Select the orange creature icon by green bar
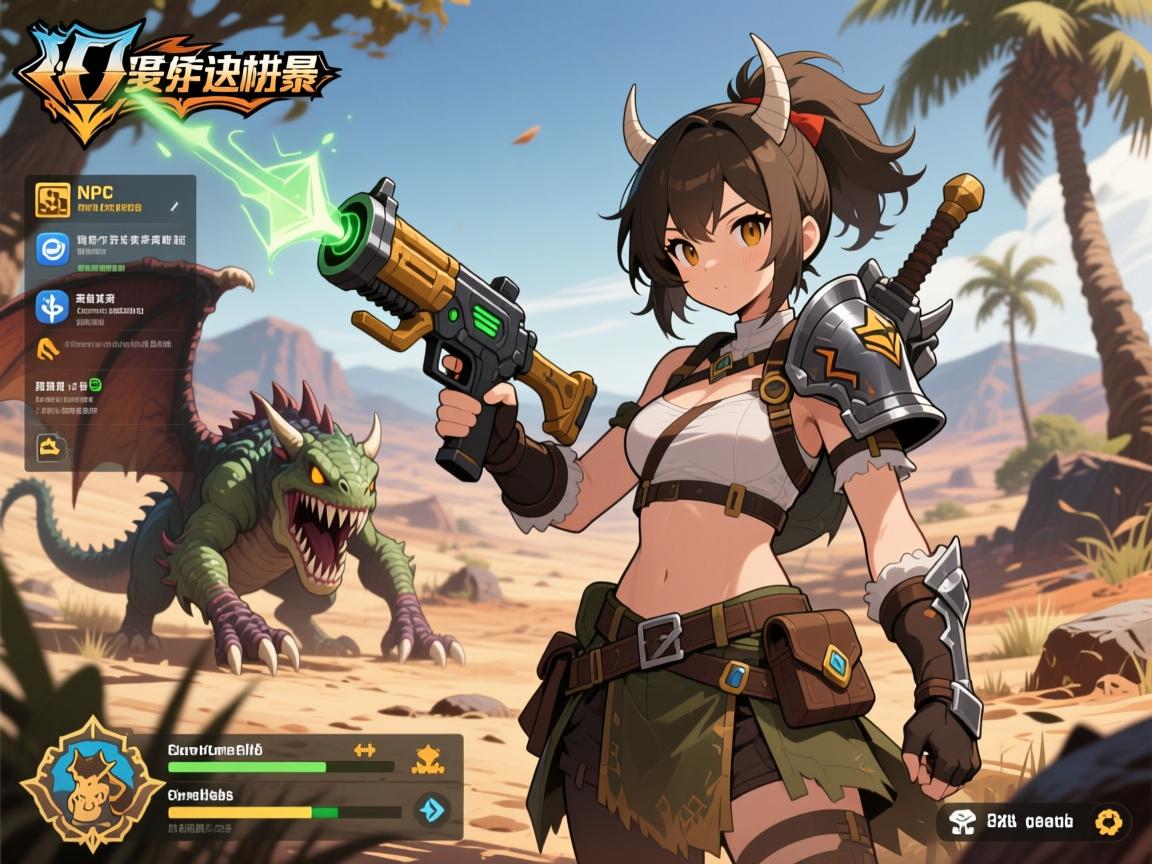This screenshot has height=864, width=1152. coord(428,759)
